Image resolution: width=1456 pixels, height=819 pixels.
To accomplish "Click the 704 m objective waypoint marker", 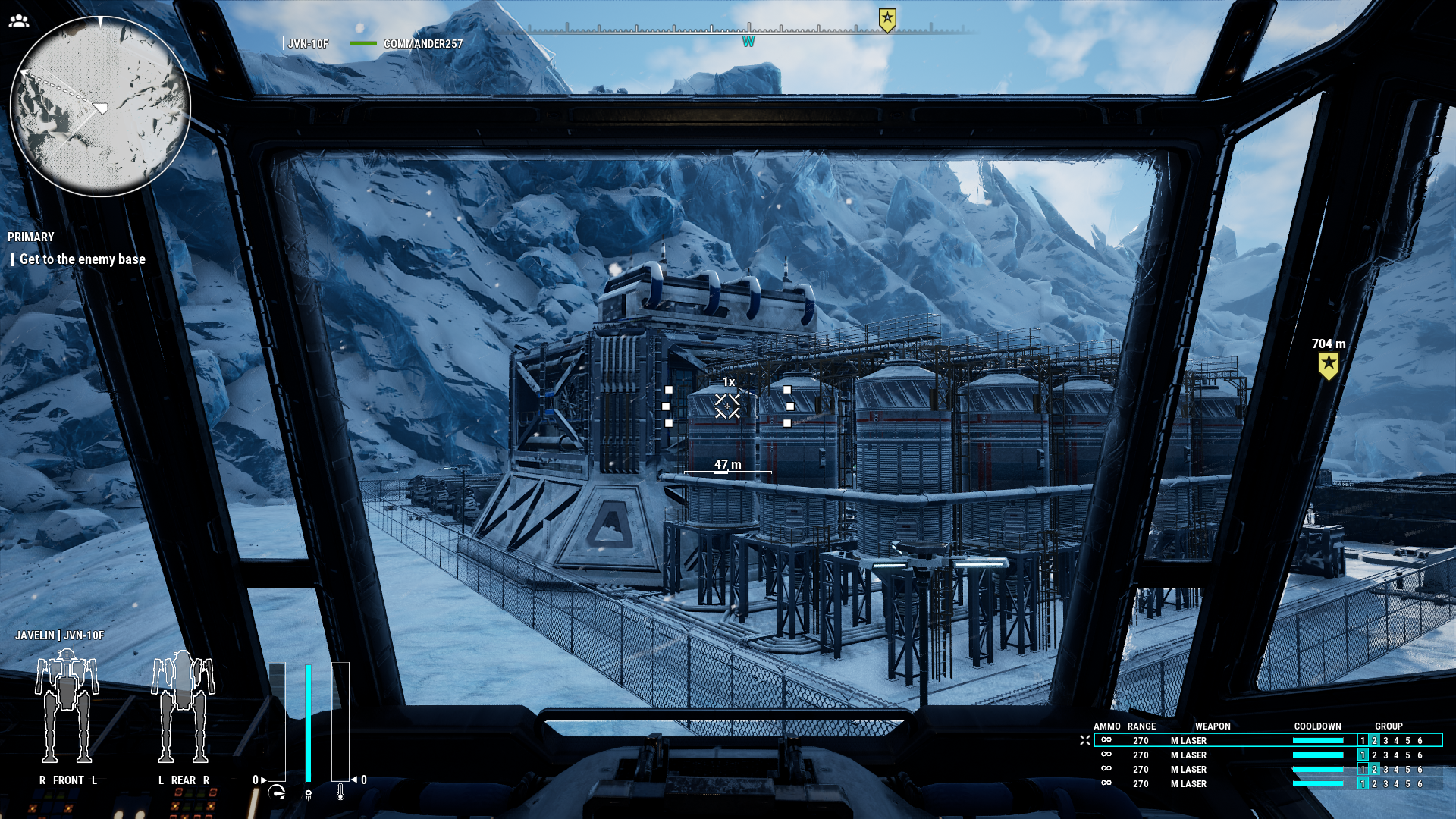I will (x=1329, y=366).
